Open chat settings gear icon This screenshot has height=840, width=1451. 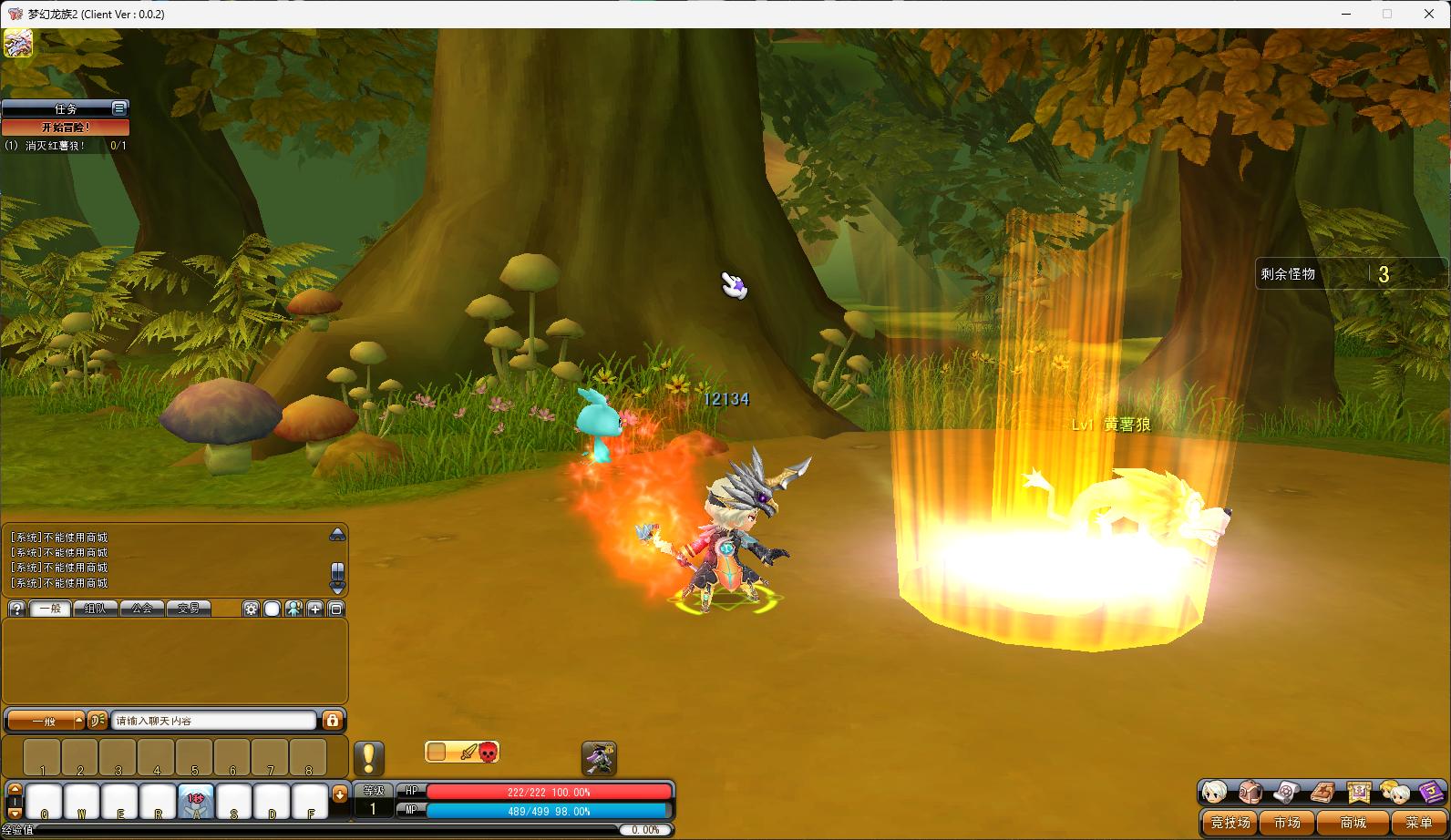pos(251,609)
